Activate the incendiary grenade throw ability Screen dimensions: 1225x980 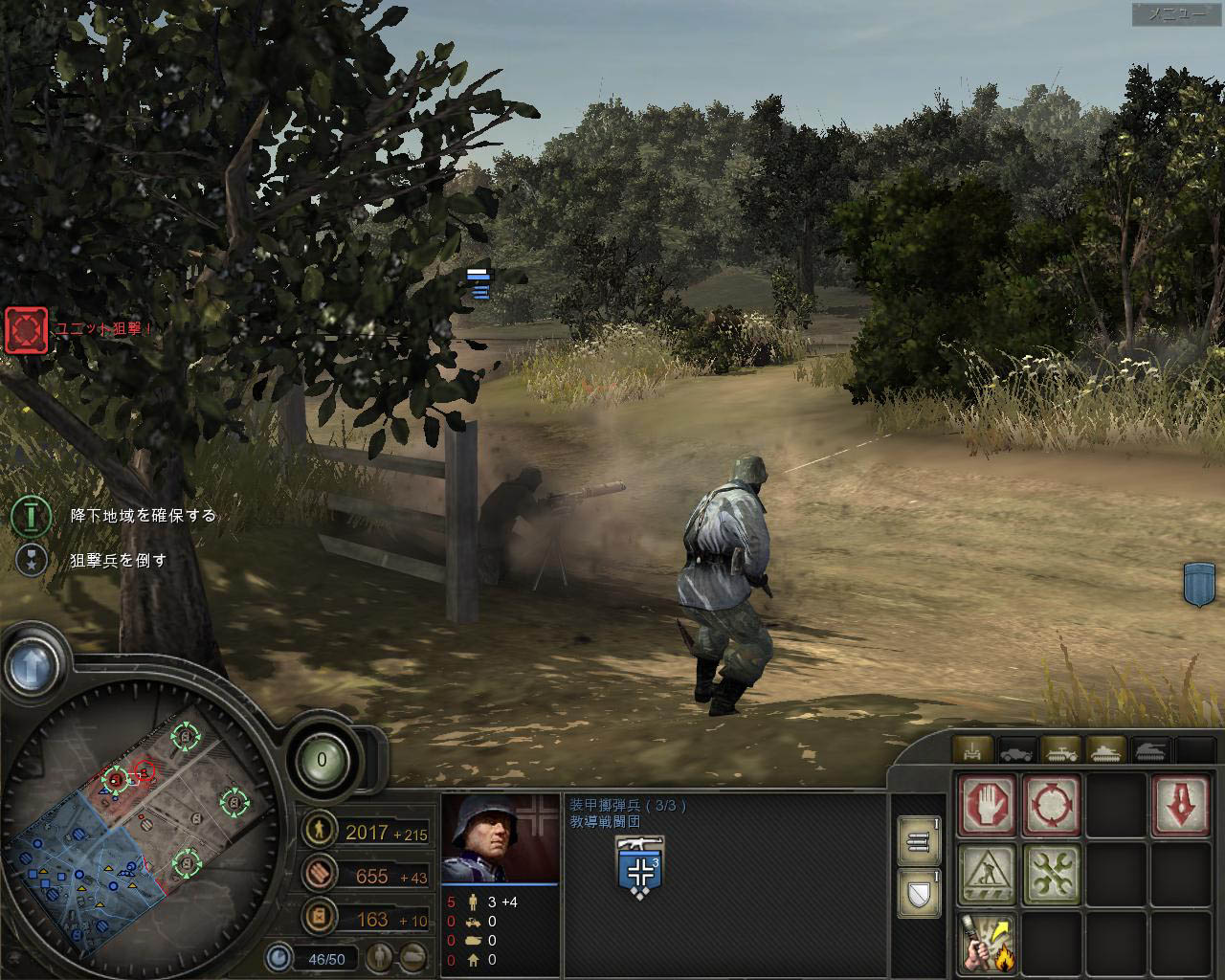[988, 942]
